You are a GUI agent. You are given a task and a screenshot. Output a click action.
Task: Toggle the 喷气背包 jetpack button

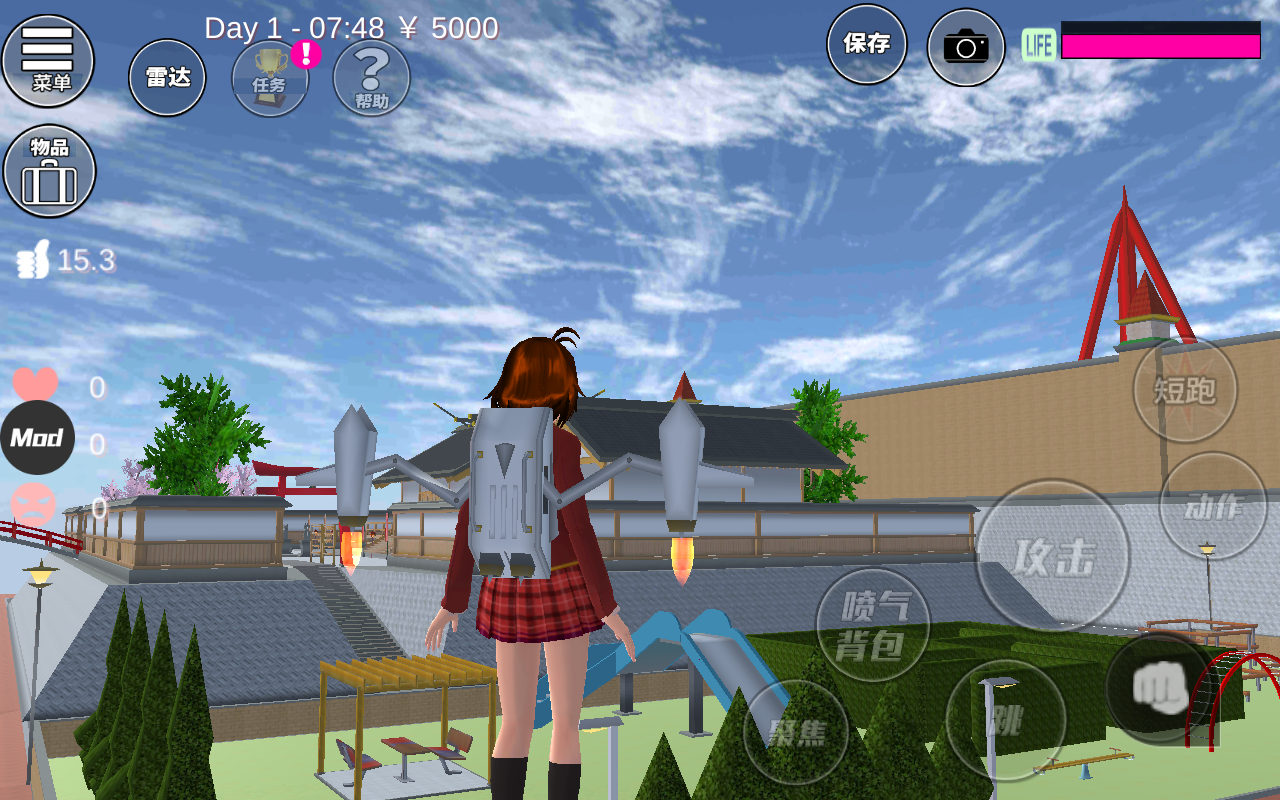click(873, 625)
